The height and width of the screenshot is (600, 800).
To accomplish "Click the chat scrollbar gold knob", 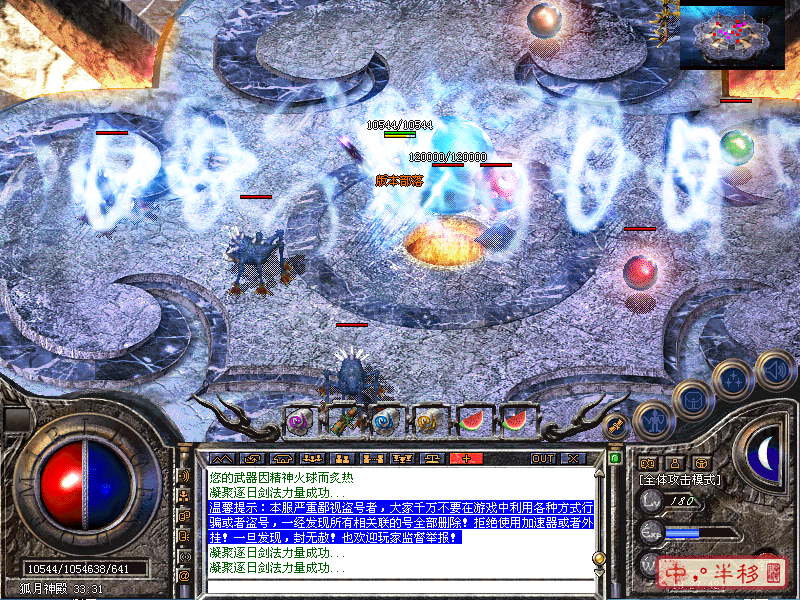I will 600,558.
